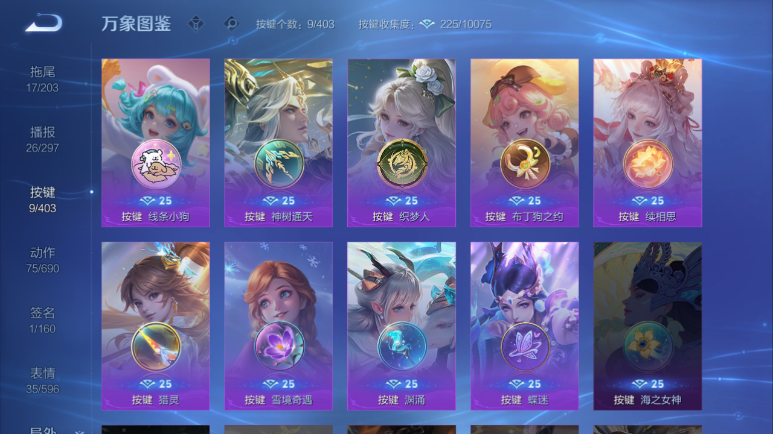Show the 动作 category tab

point(42,260)
